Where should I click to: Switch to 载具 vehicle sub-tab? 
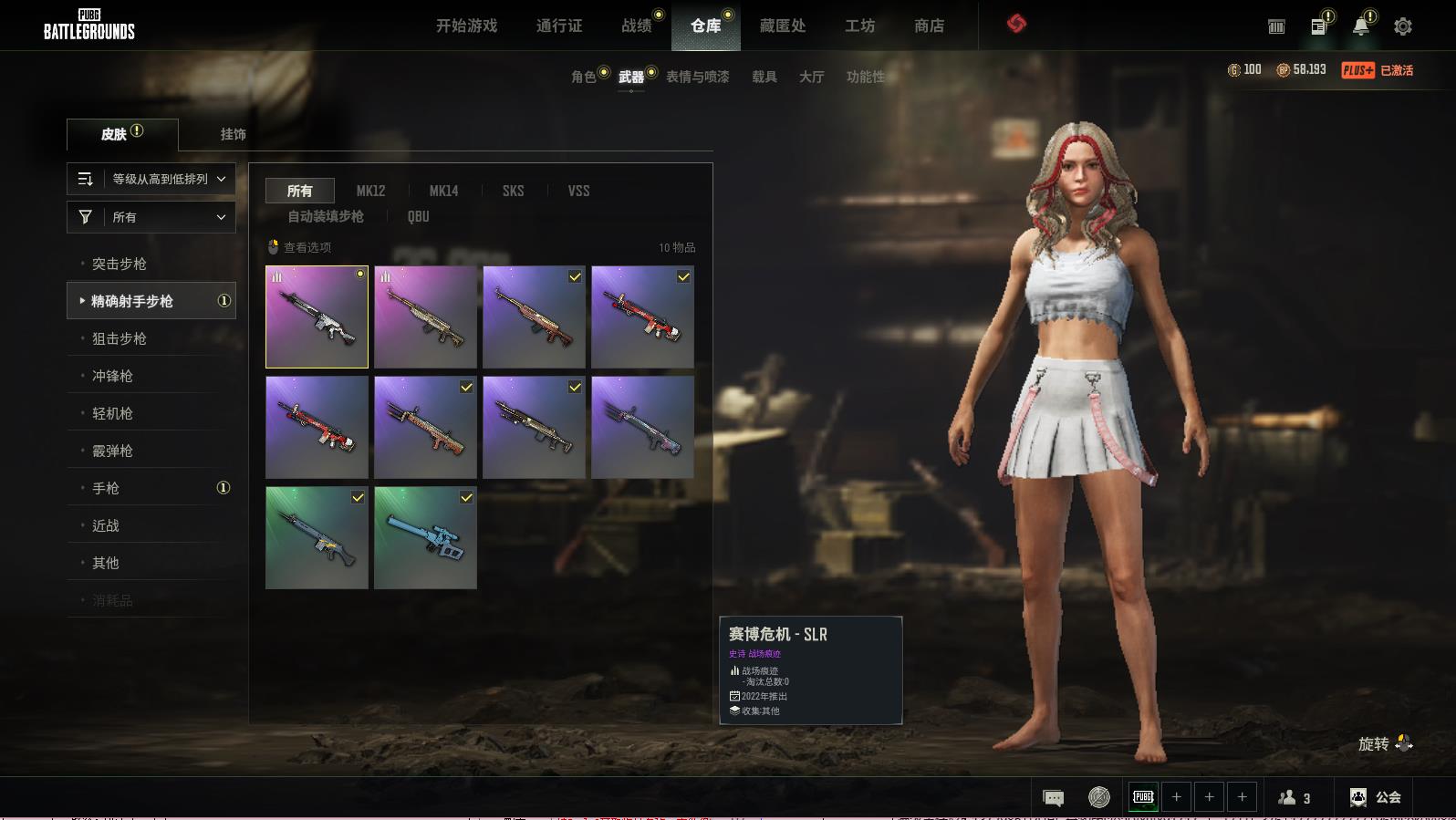pyautogui.click(x=764, y=77)
